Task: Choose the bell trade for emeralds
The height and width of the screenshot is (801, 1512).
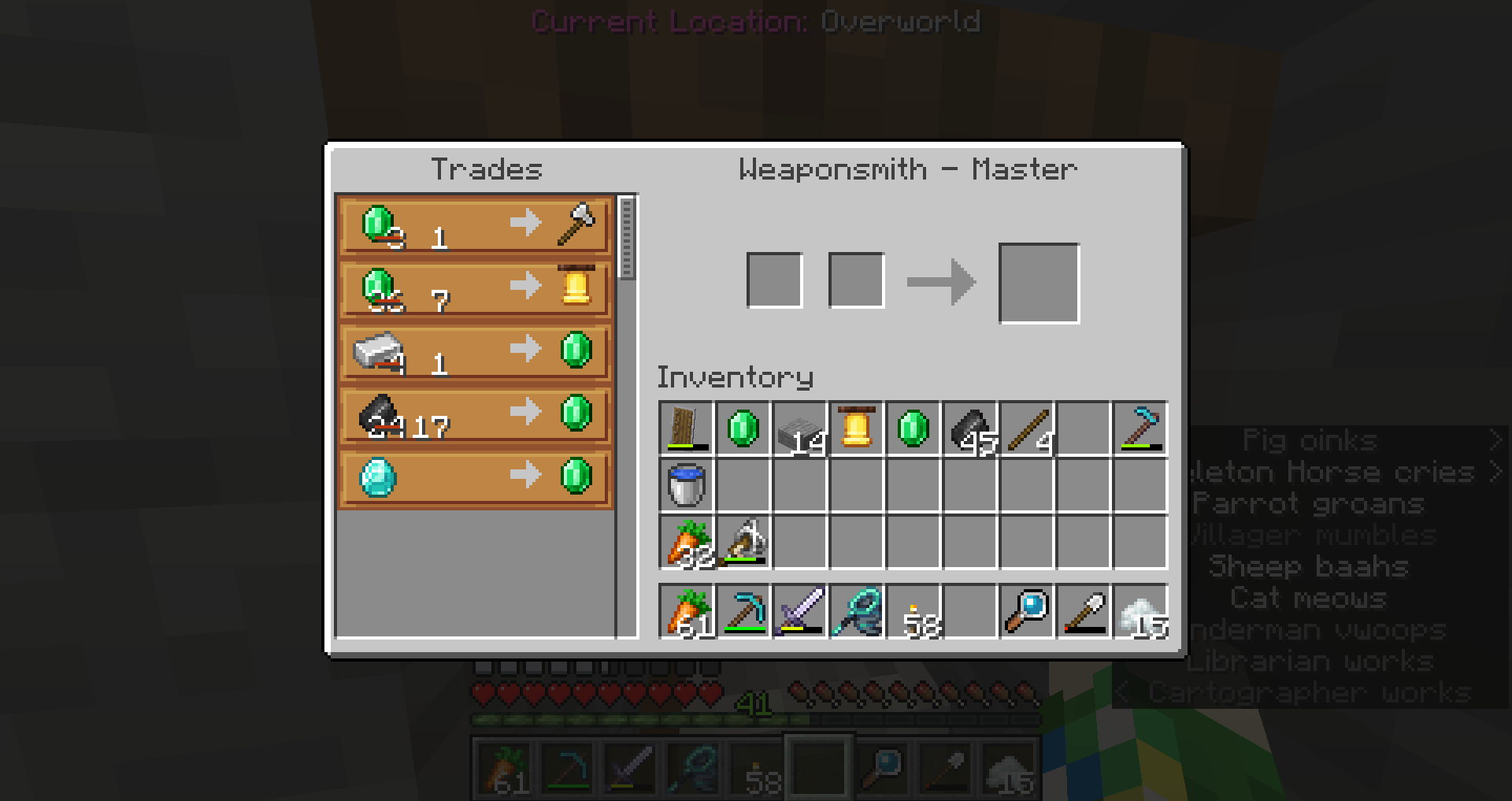Action: click(475, 288)
